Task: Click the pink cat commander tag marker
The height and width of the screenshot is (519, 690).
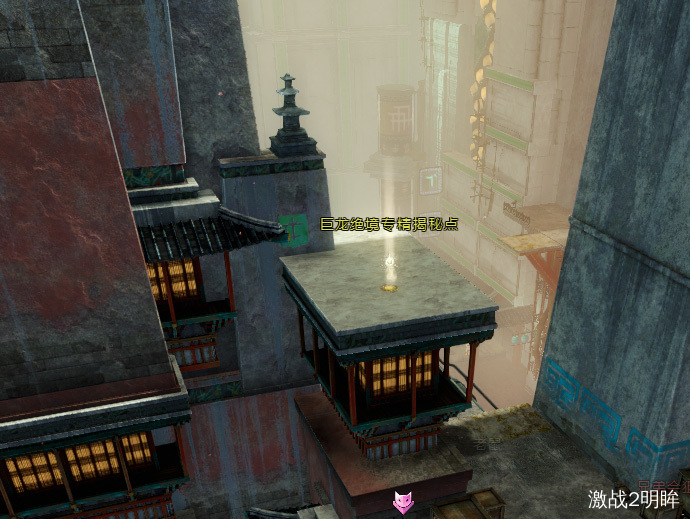Action: [x=402, y=500]
